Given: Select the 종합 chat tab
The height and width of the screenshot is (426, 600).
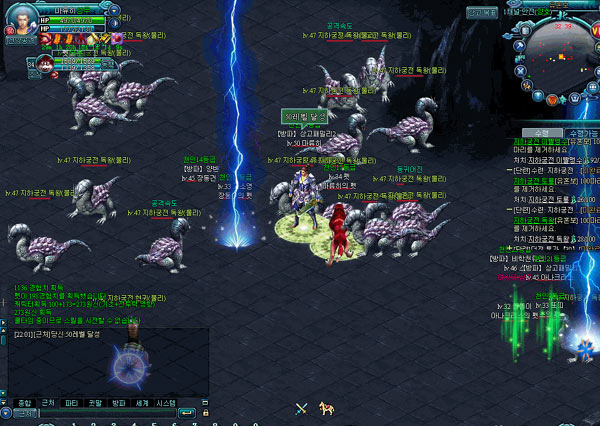Looking at the screenshot, I should click(24, 401).
